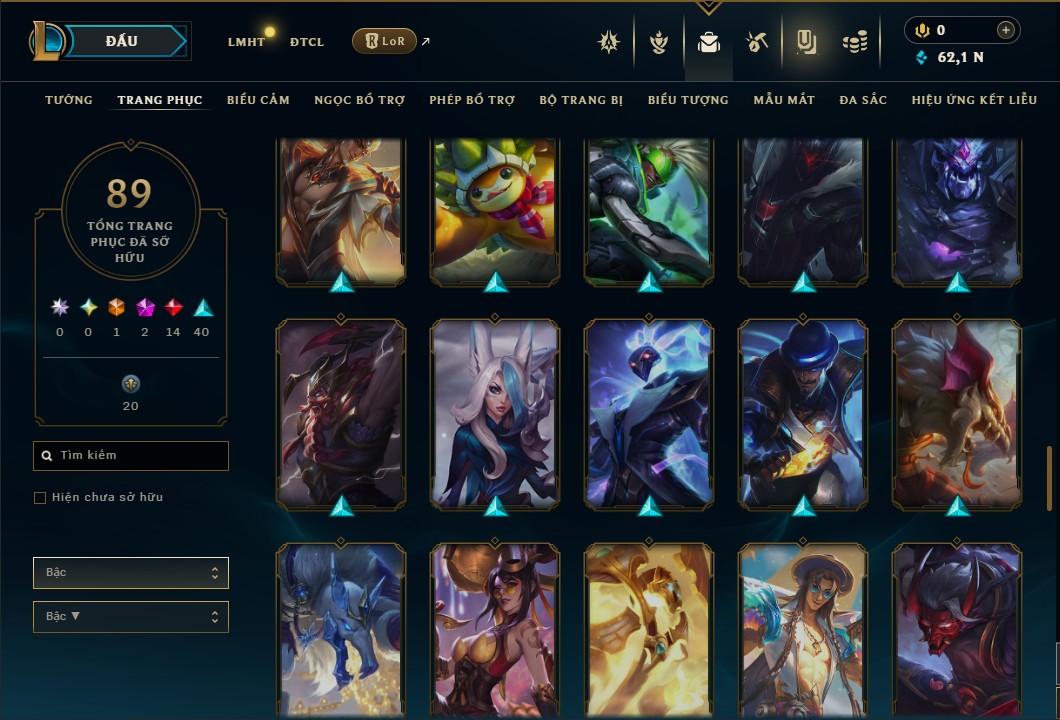Switch to MẪU MẮT wards tab

784,100
